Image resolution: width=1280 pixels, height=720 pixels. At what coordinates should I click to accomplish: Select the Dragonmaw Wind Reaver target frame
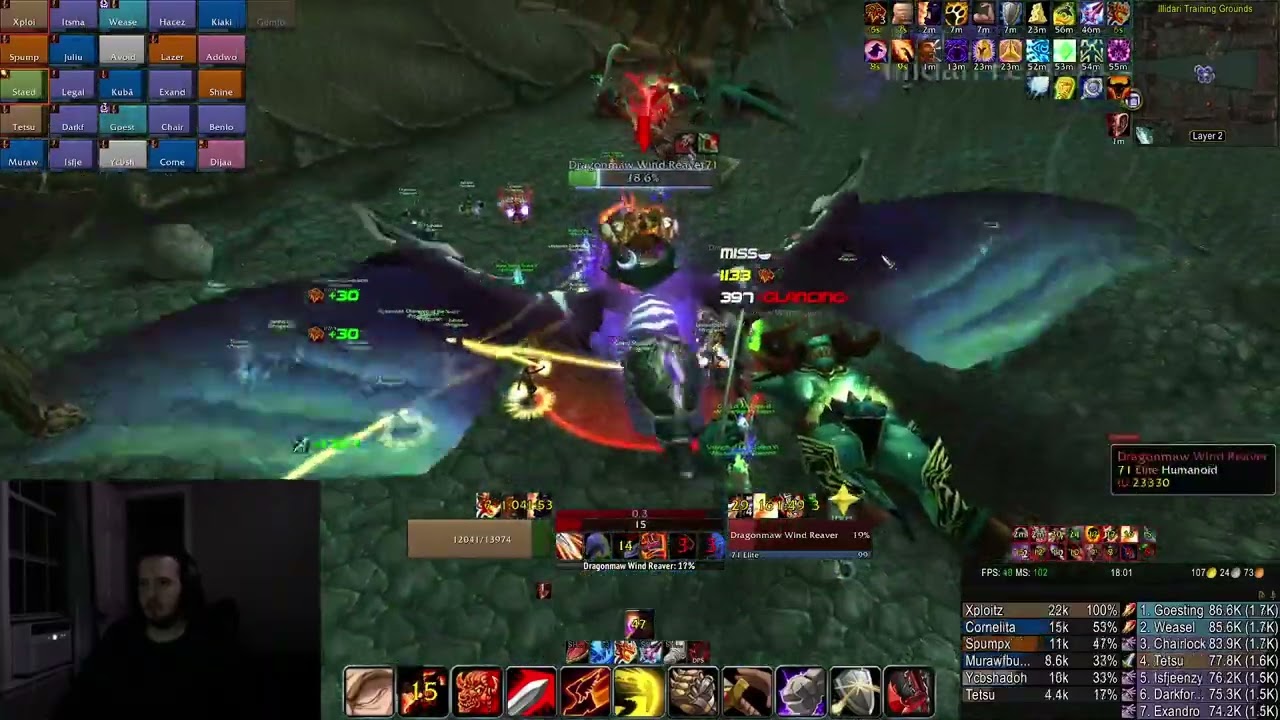[x=799, y=540]
